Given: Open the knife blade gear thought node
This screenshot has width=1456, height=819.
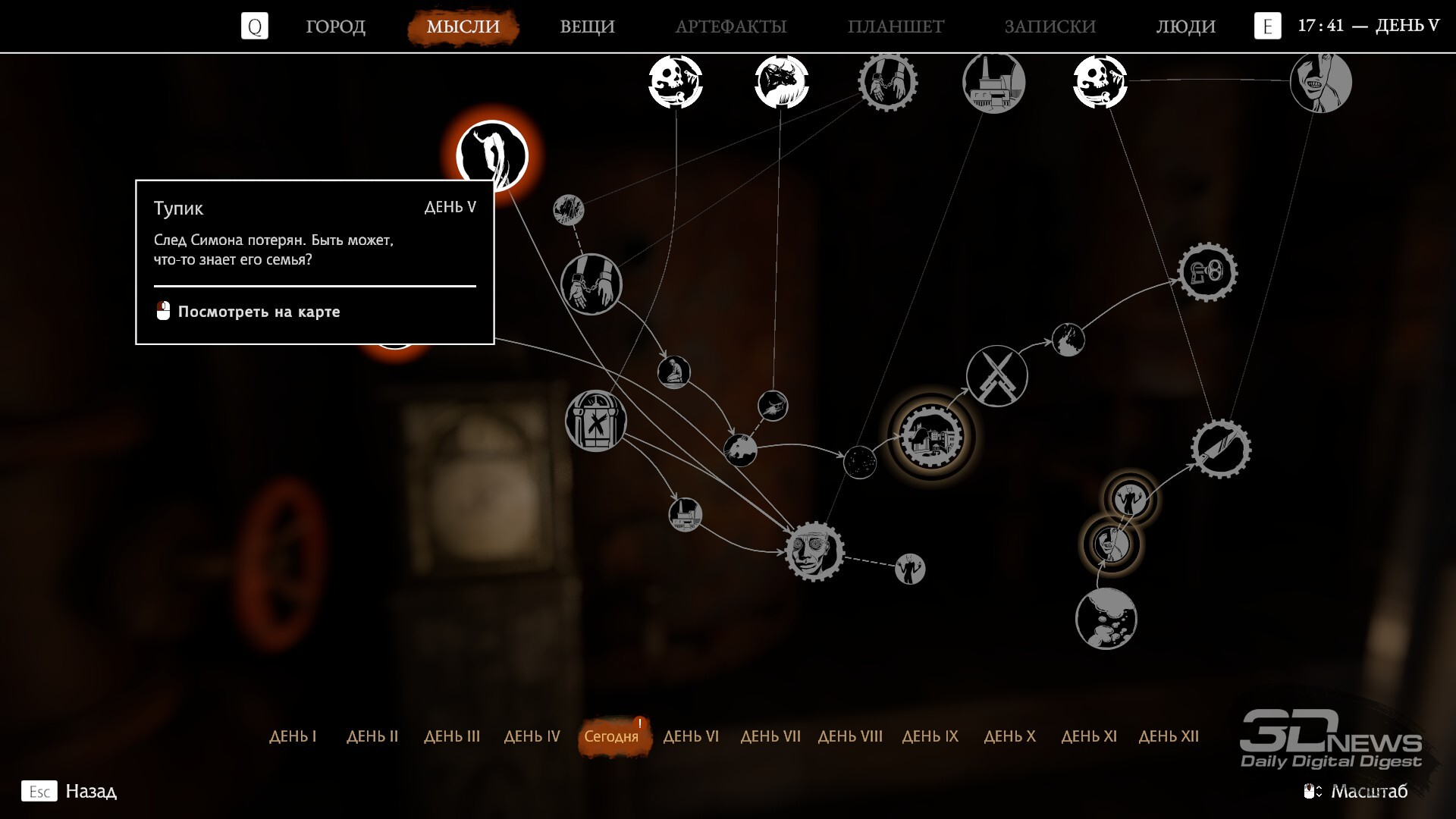Looking at the screenshot, I should pos(1220,449).
